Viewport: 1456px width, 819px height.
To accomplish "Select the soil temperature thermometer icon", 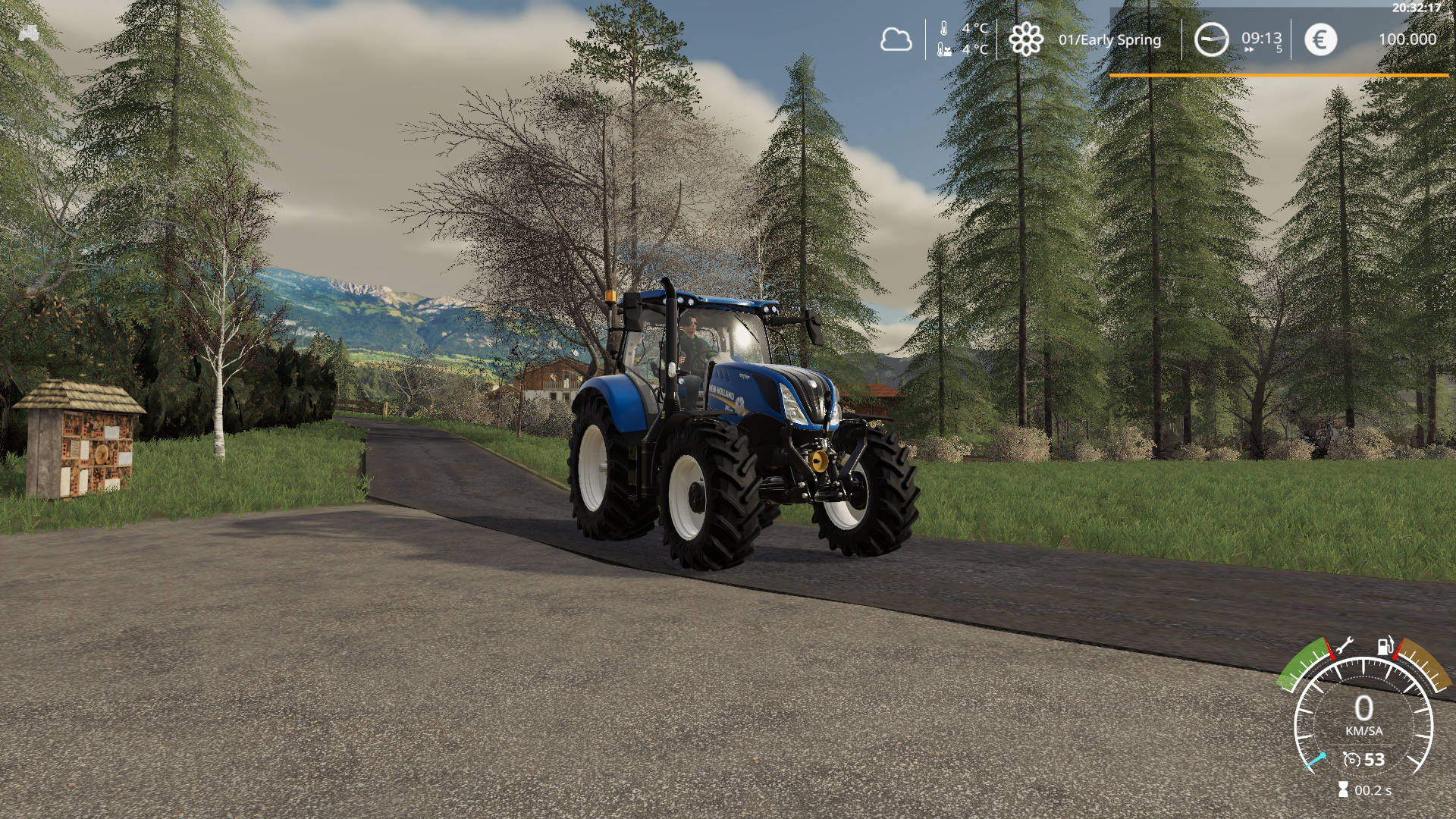I will tap(944, 50).
